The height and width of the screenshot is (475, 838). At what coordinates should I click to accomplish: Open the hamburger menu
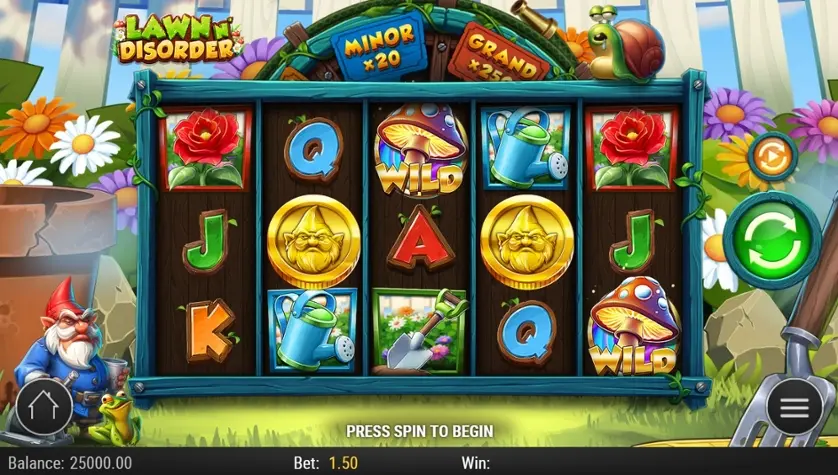point(795,407)
